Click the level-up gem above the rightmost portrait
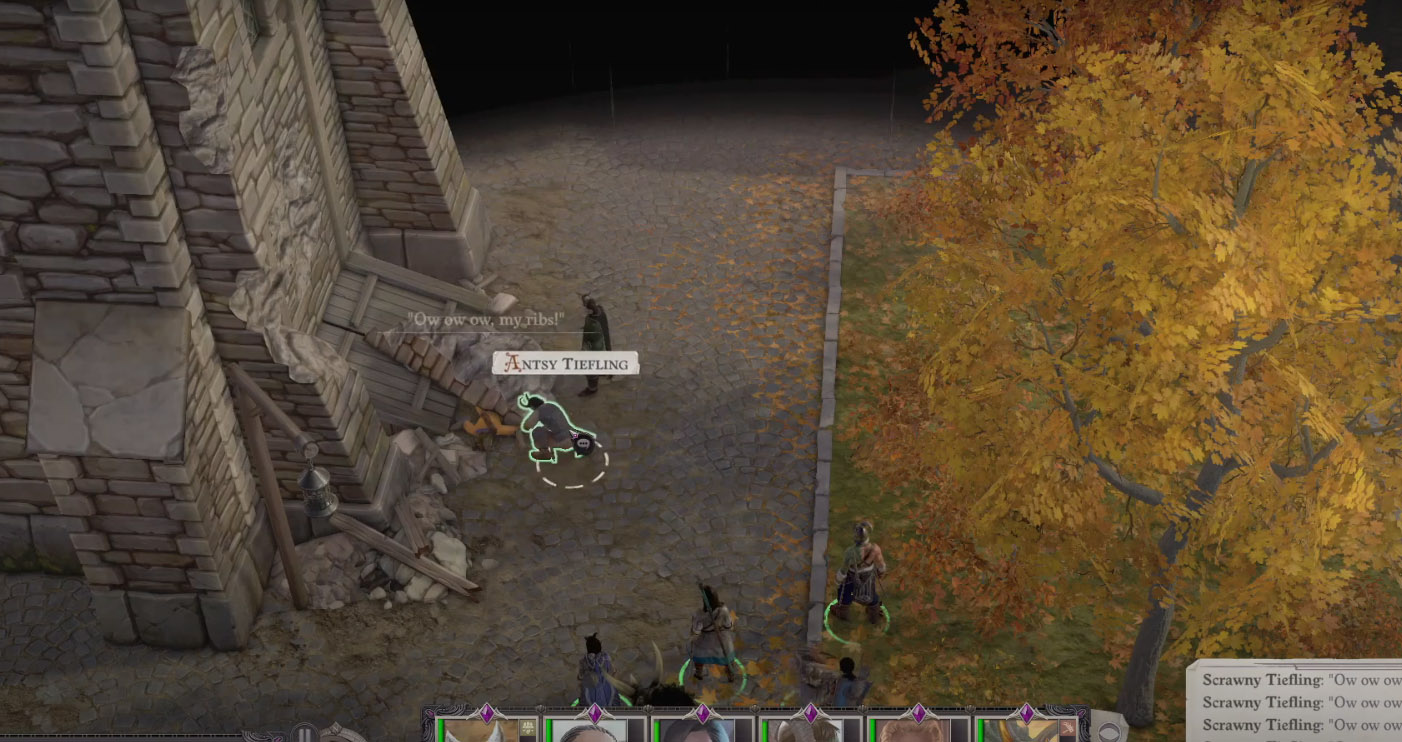Viewport: 1402px width, 742px height. [x=1028, y=713]
